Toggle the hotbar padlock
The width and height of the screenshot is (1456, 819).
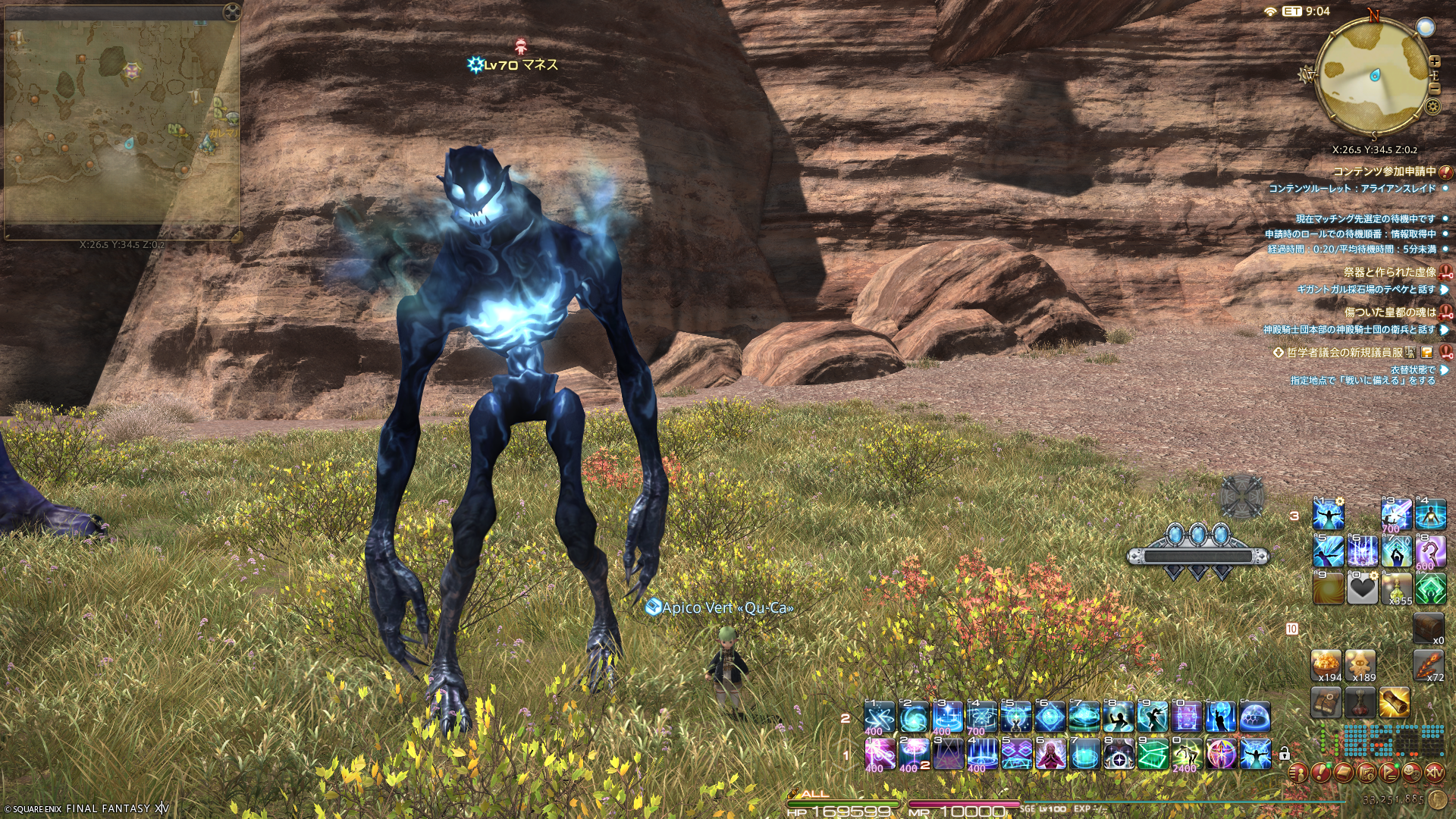click(x=1284, y=754)
